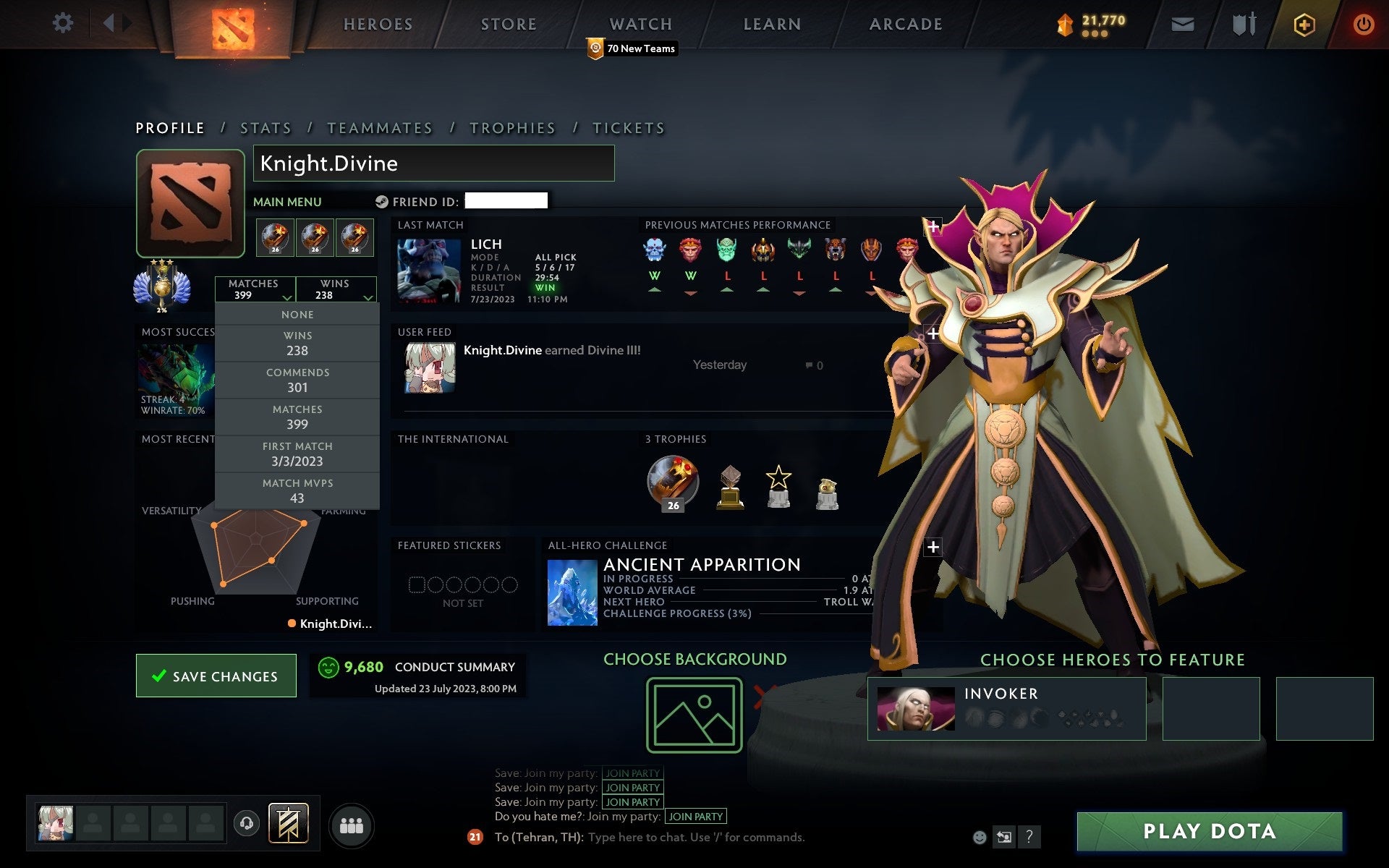This screenshot has height=868, width=1389.
Task: Click the plus toggle on Previous Matches Performance
Action: (933, 226)
